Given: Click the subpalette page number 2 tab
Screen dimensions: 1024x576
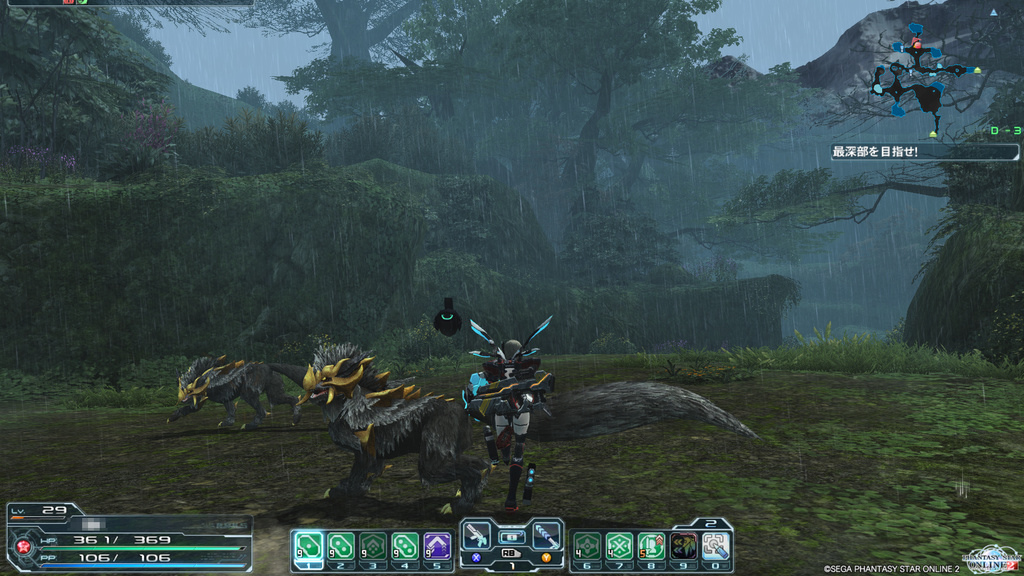Looking at the screenshot, I should (x=710, y=523).
